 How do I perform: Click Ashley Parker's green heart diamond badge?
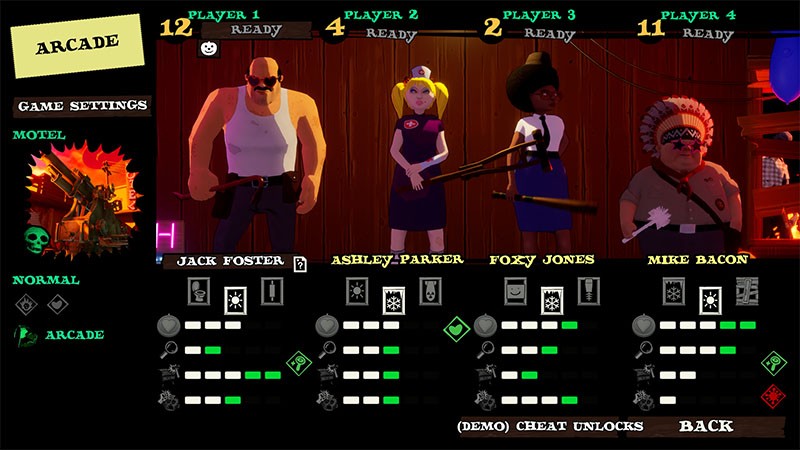click(x=457, y=326)
